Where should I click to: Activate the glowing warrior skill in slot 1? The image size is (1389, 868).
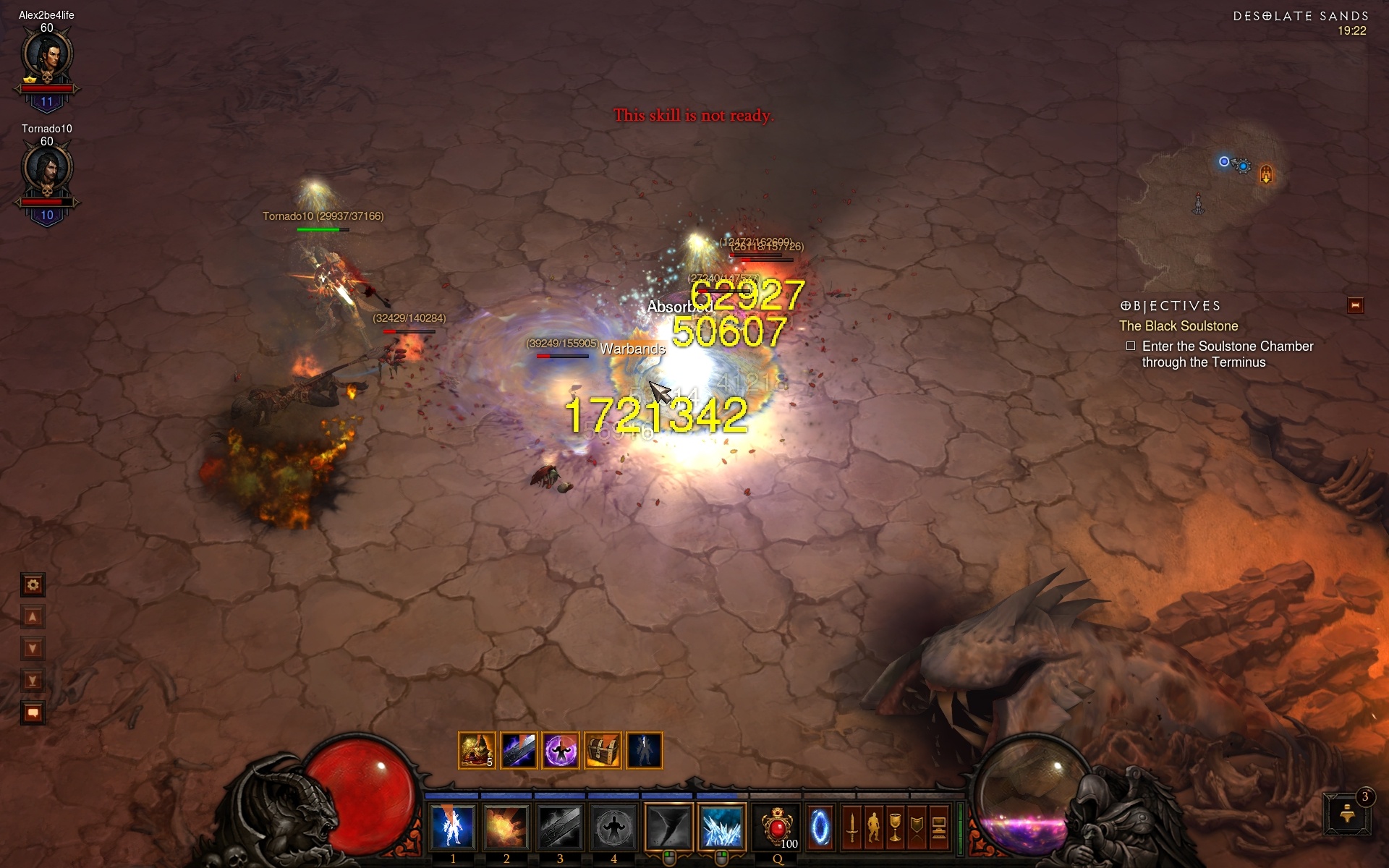pyautogui.click(x=453, y=827)
